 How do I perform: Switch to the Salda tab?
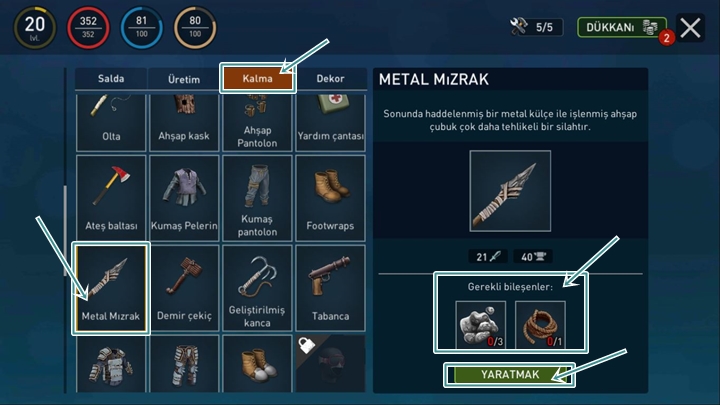click(x=111, y=79)
